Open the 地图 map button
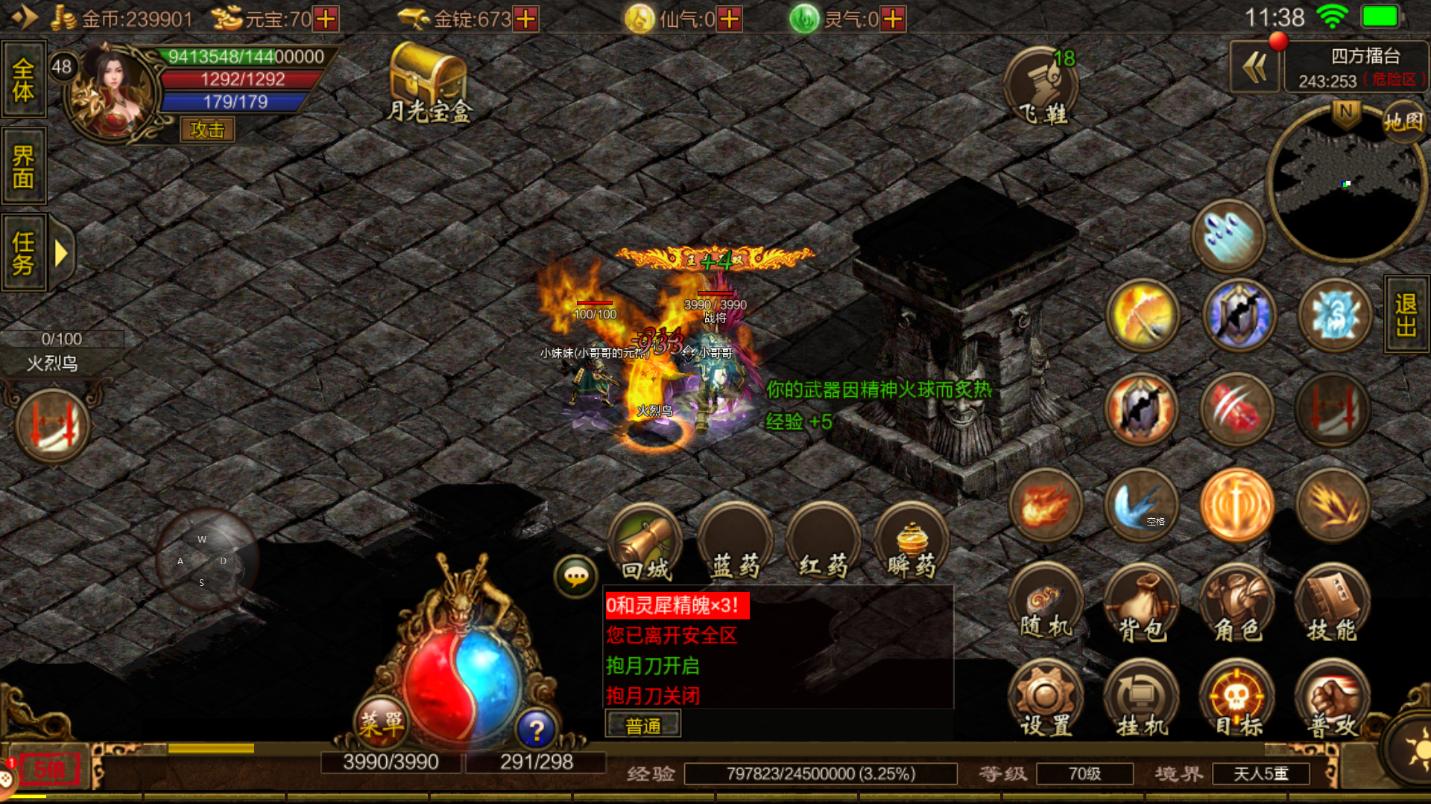The height and width of the screenshot is (804, 1431). [x=1403, y=122]
